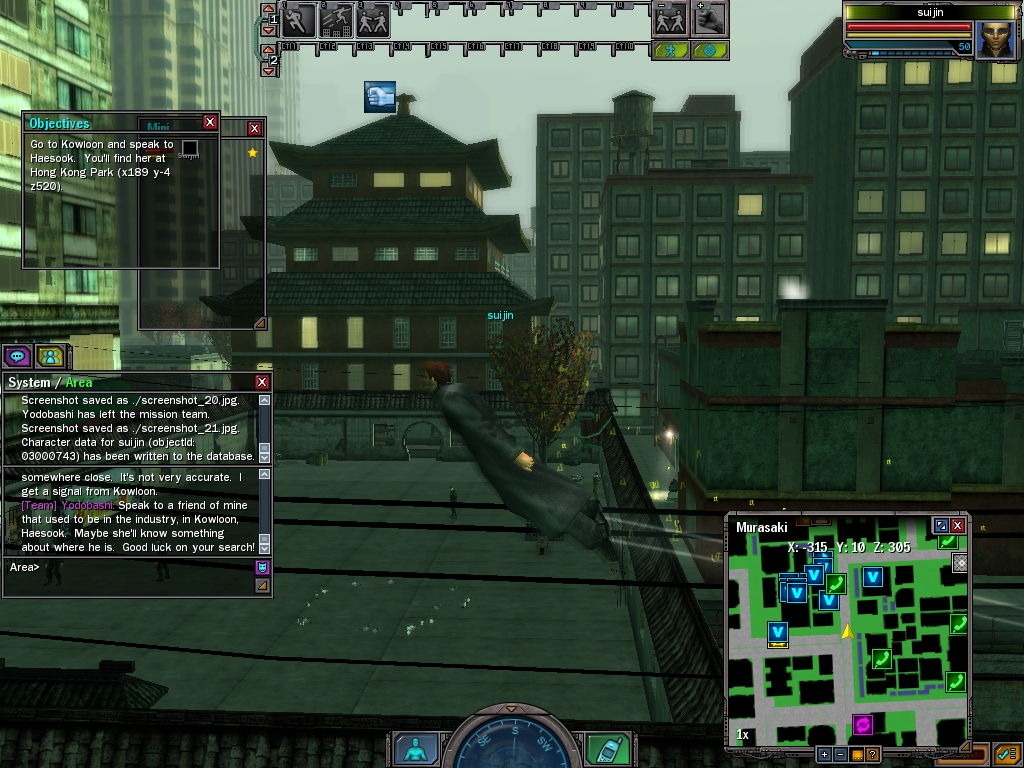This screenshot has height=768, width=1024.
Task: Toggle the green targeting reticle button
Action: (x=709, y=49)
